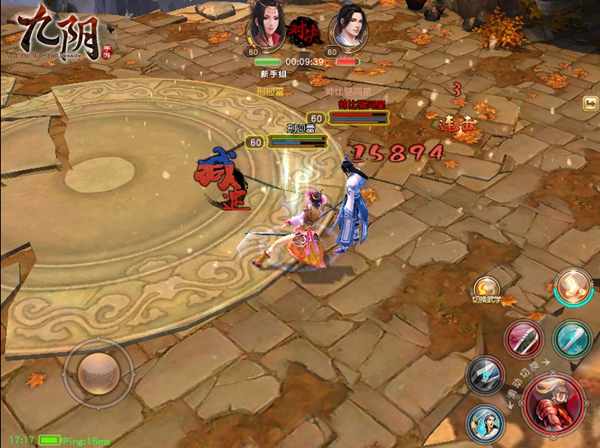The height and width of the screenshot is (448, 600).
Task: Select the male opponent portrait
Action: 346,26
